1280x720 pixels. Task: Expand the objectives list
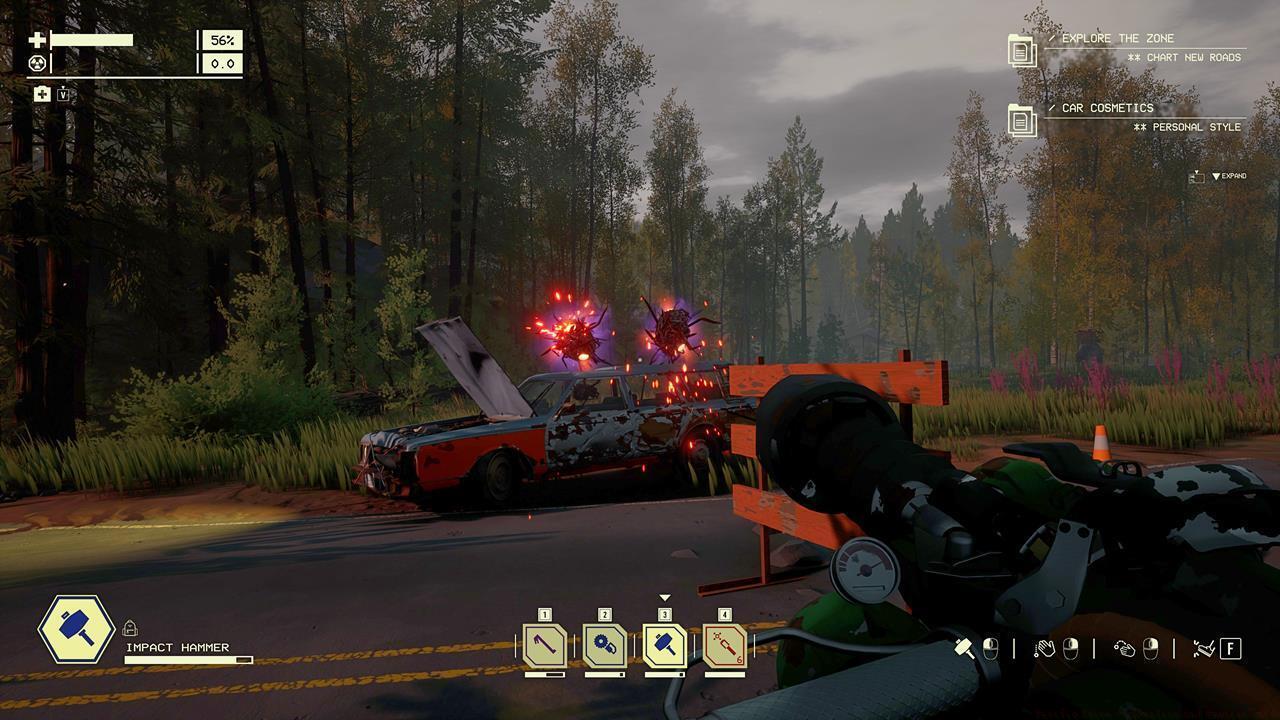[x=1228, y=176]
